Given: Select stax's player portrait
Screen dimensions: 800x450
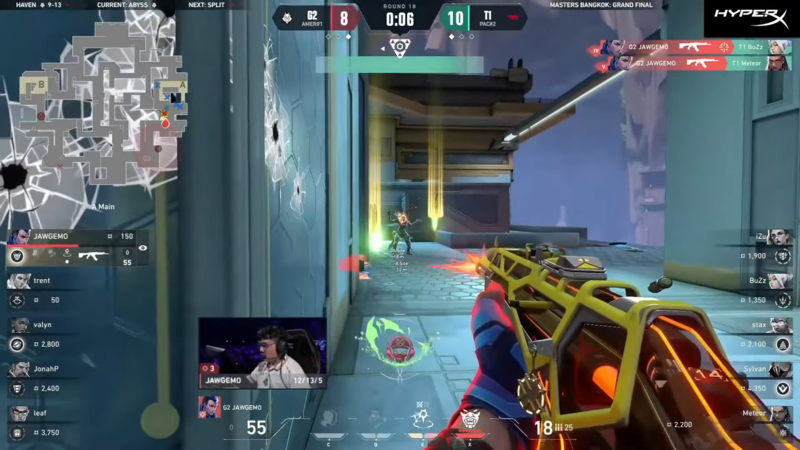Looking at the screenshot, I should (x=781, y=325).
